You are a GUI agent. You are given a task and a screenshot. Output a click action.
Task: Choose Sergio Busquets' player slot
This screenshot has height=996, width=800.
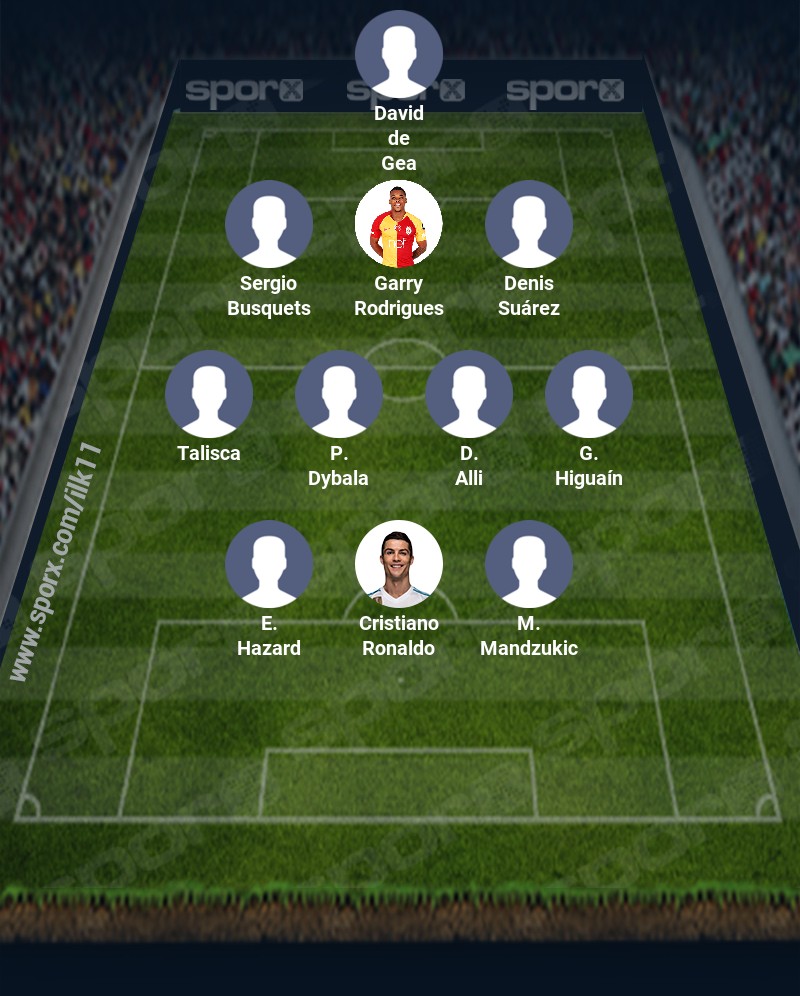(269, 224)
